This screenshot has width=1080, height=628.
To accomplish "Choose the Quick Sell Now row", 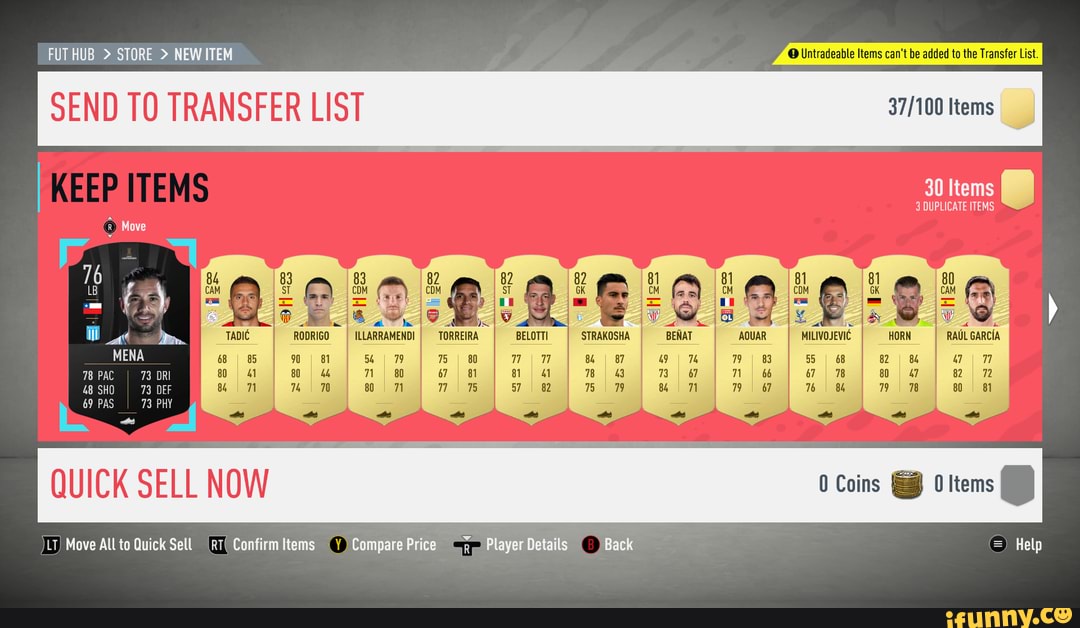I will tap(540, 485).
